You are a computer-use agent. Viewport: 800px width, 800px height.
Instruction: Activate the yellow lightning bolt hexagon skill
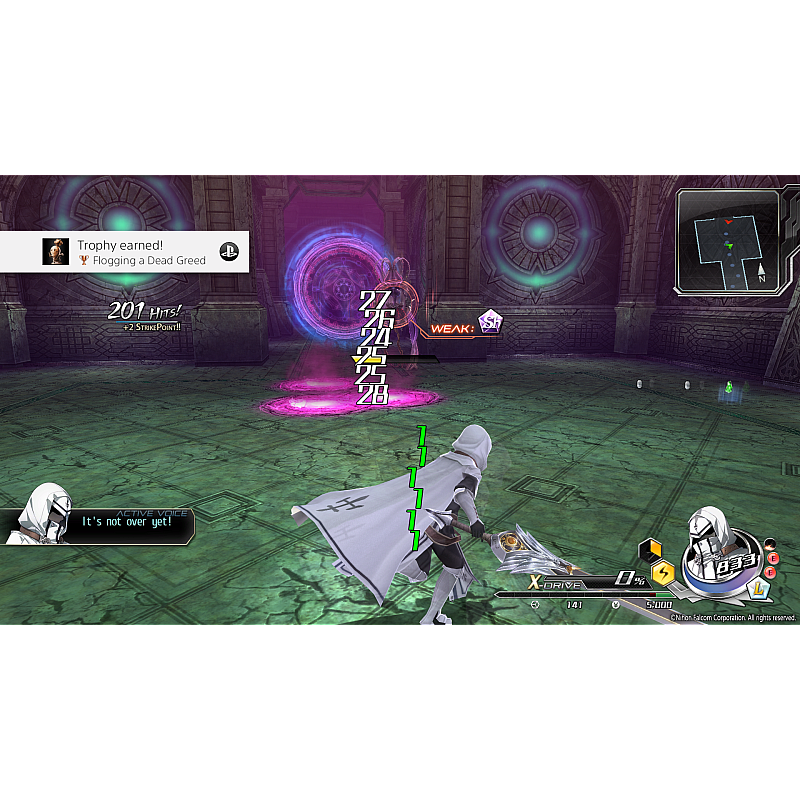[662, 573]
